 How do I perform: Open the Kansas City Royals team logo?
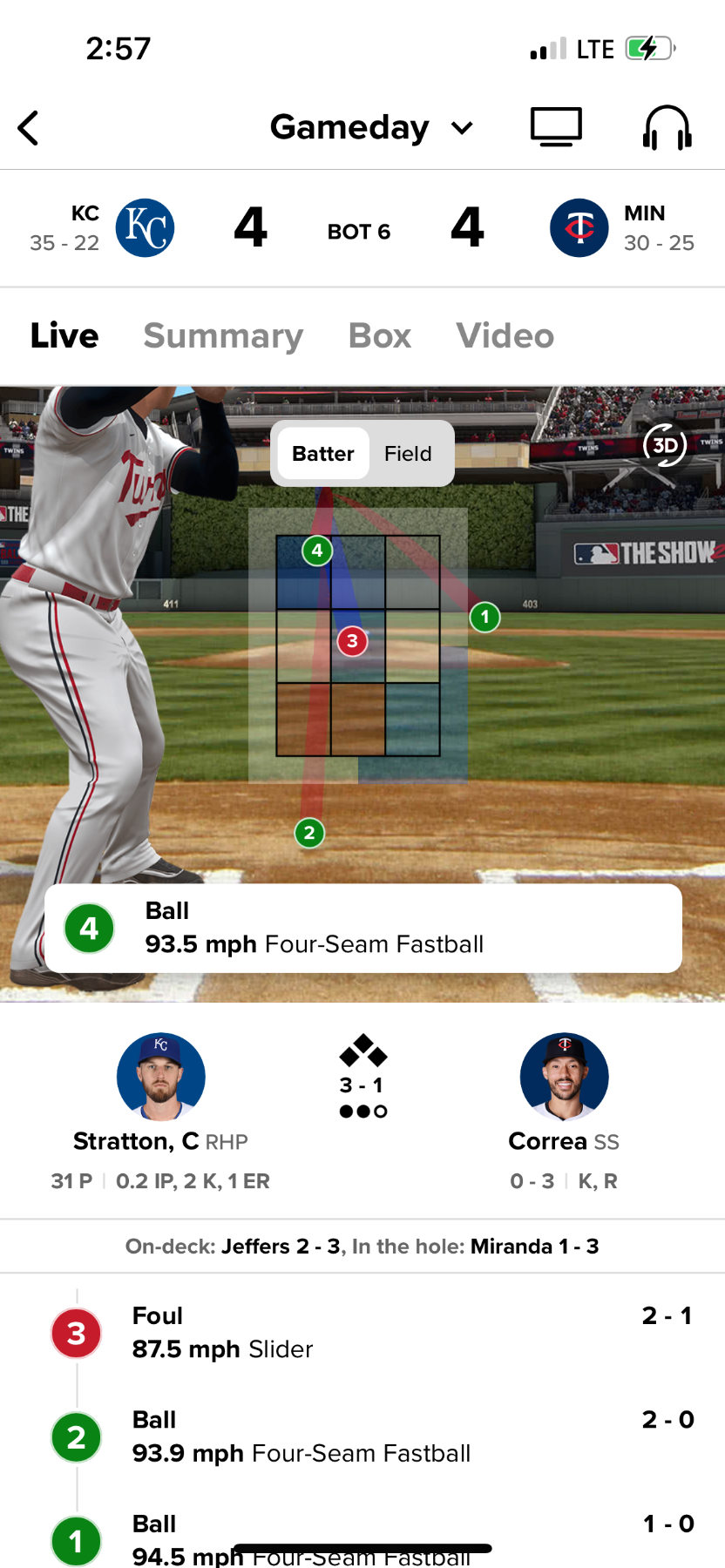[x=146, y=228]
